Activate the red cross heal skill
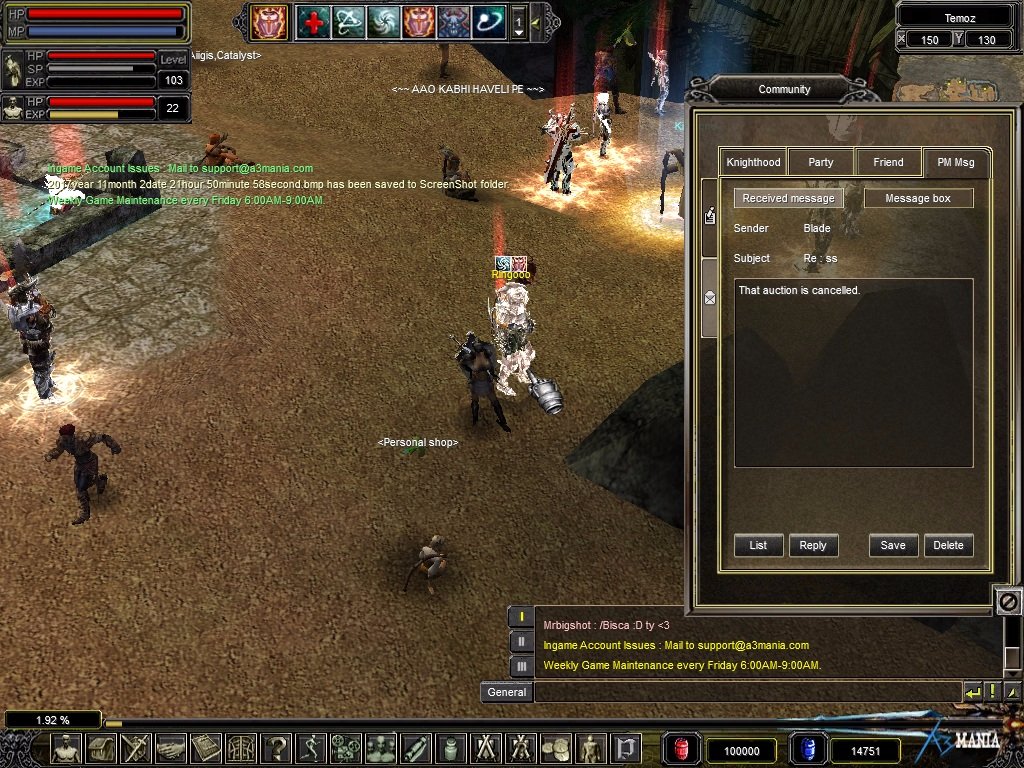Viewport: 1024px width, 768px height. click(x=312, y=21)
